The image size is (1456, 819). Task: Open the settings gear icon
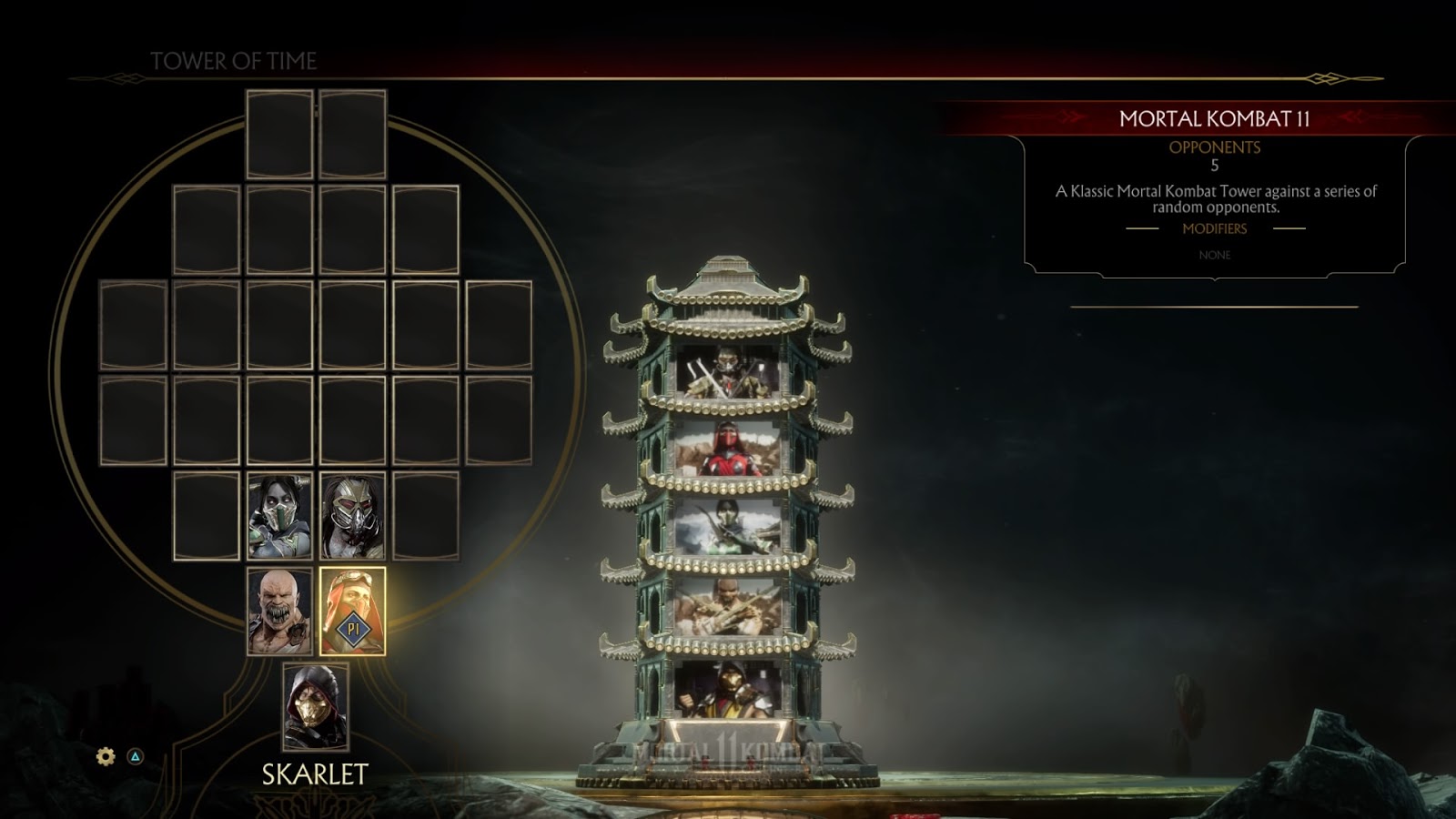click(x=105, y=755)
